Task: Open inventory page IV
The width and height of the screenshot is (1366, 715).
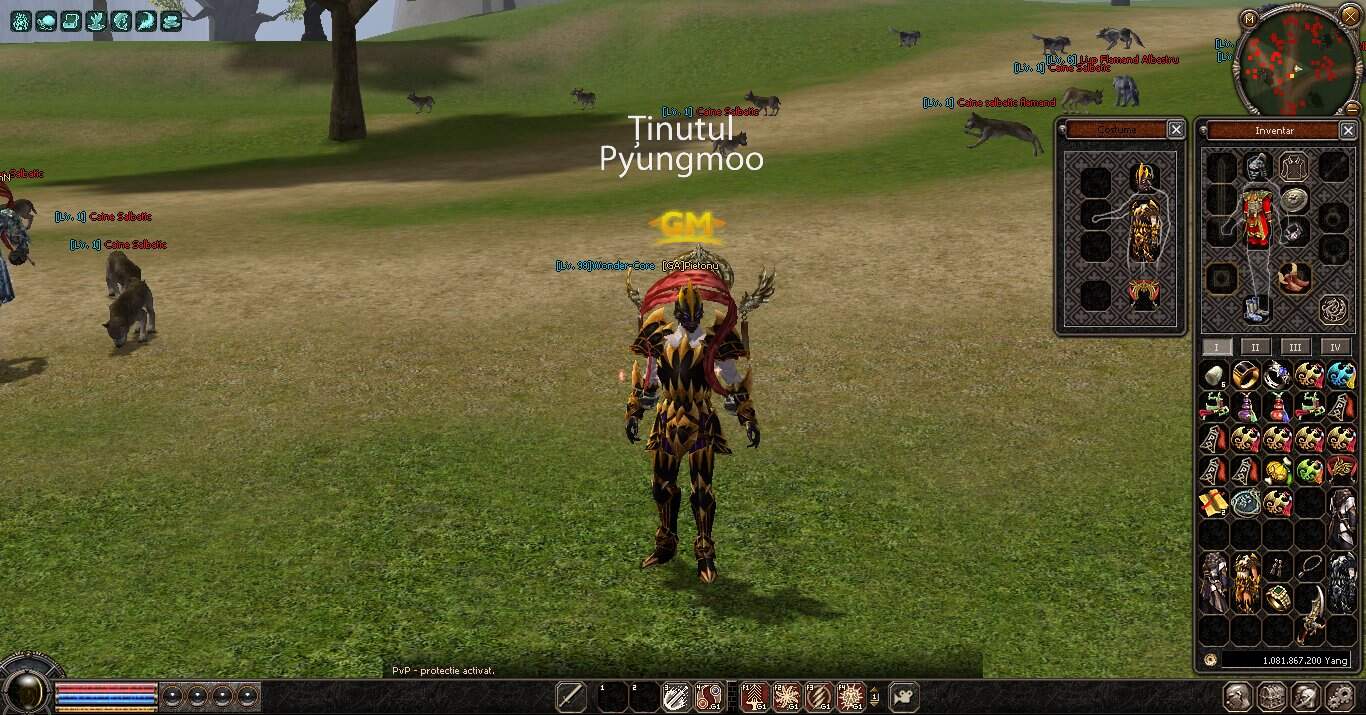Action: pyautogui.click(x=1335, y=347)
